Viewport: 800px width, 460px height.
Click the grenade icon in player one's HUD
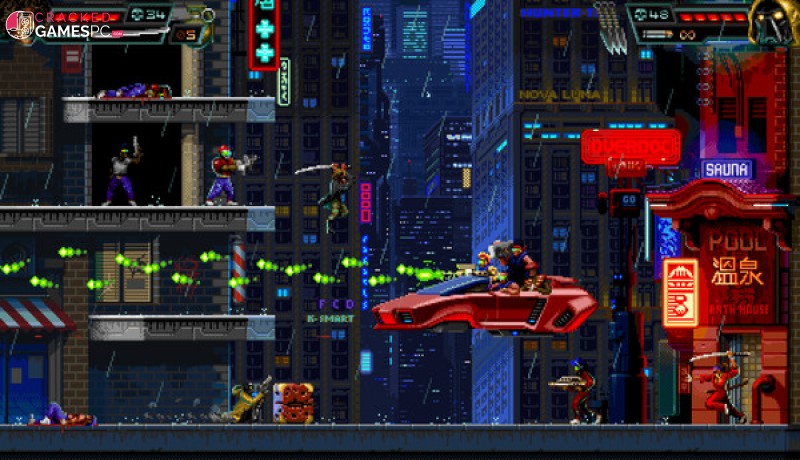[x=207, y=15]
